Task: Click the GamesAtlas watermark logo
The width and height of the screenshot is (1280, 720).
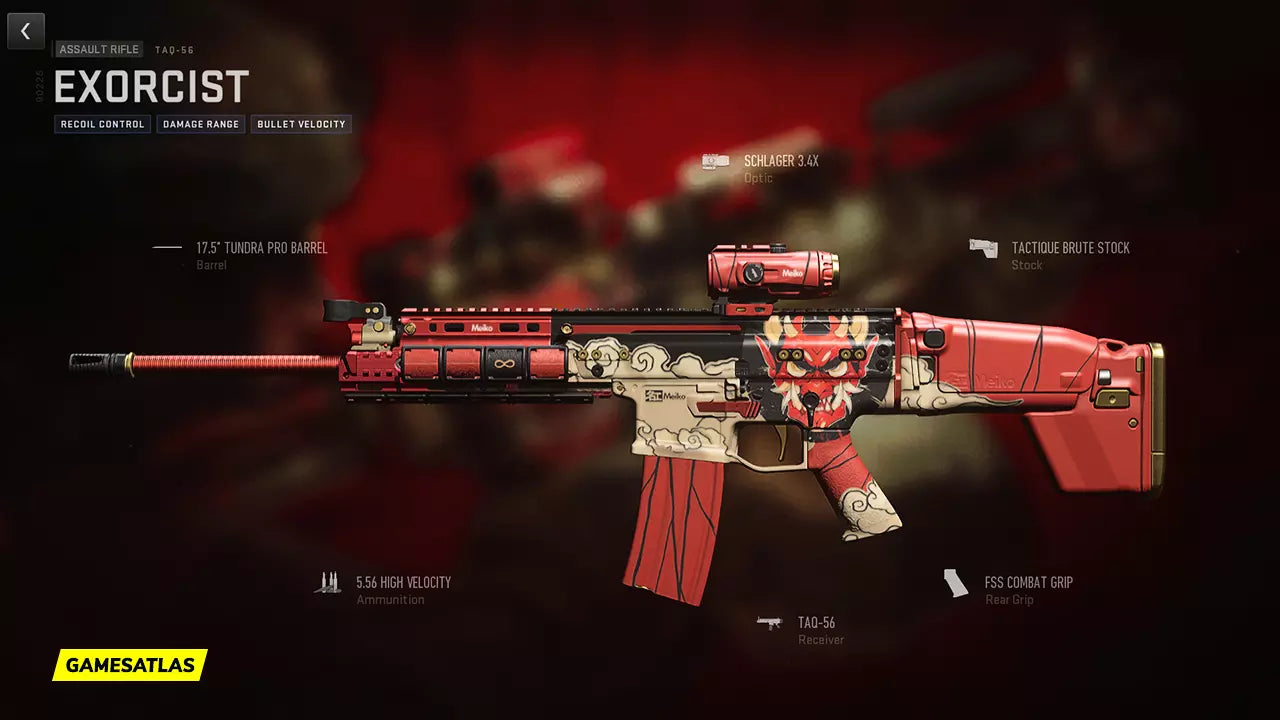Action: (130, 665)
